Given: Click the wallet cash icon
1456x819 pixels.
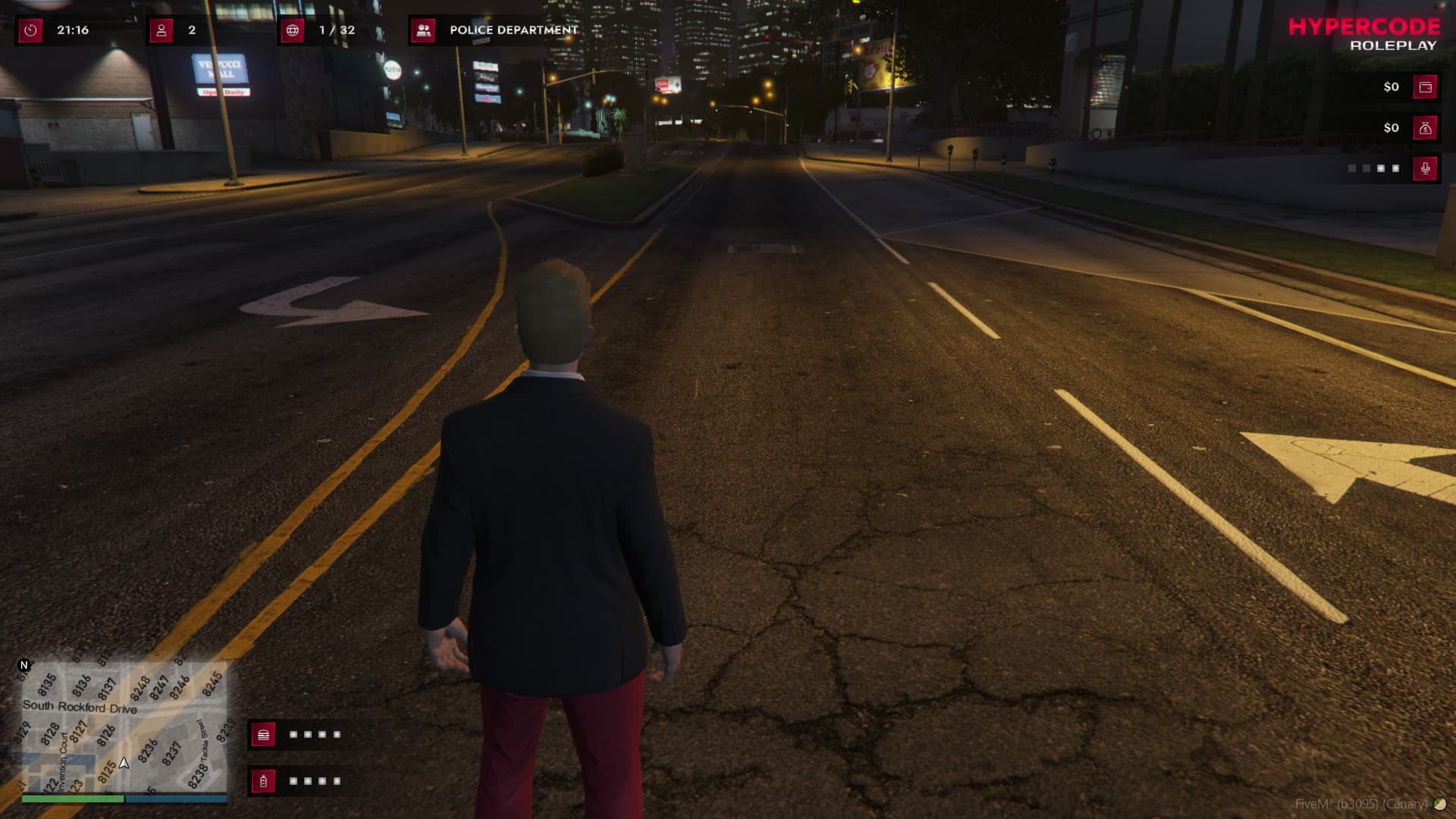Looking at the screenshot, I should pyautogui.click(x=1425, y=87).
